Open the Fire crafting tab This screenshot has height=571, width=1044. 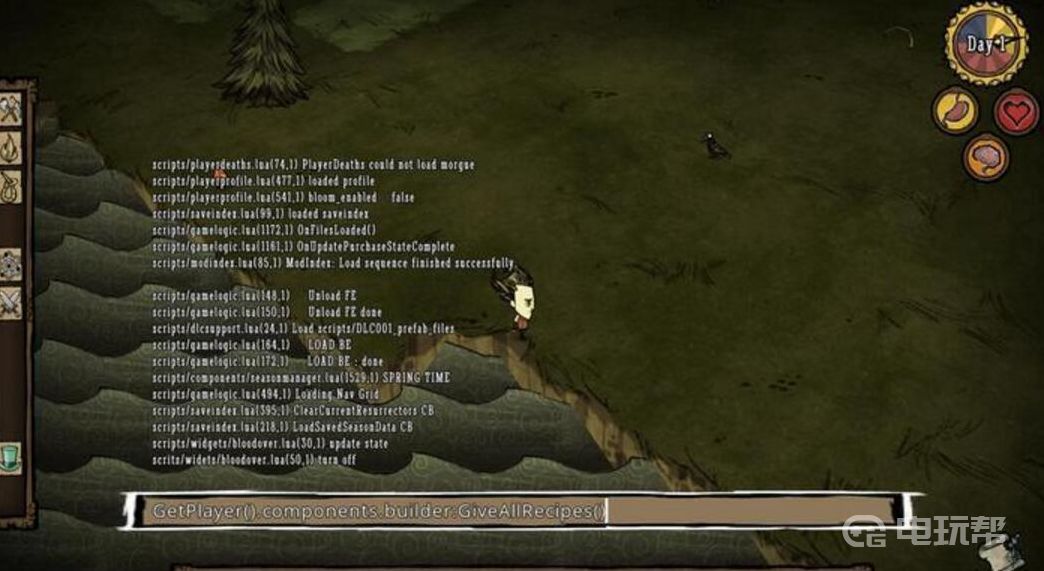point(11,148)
